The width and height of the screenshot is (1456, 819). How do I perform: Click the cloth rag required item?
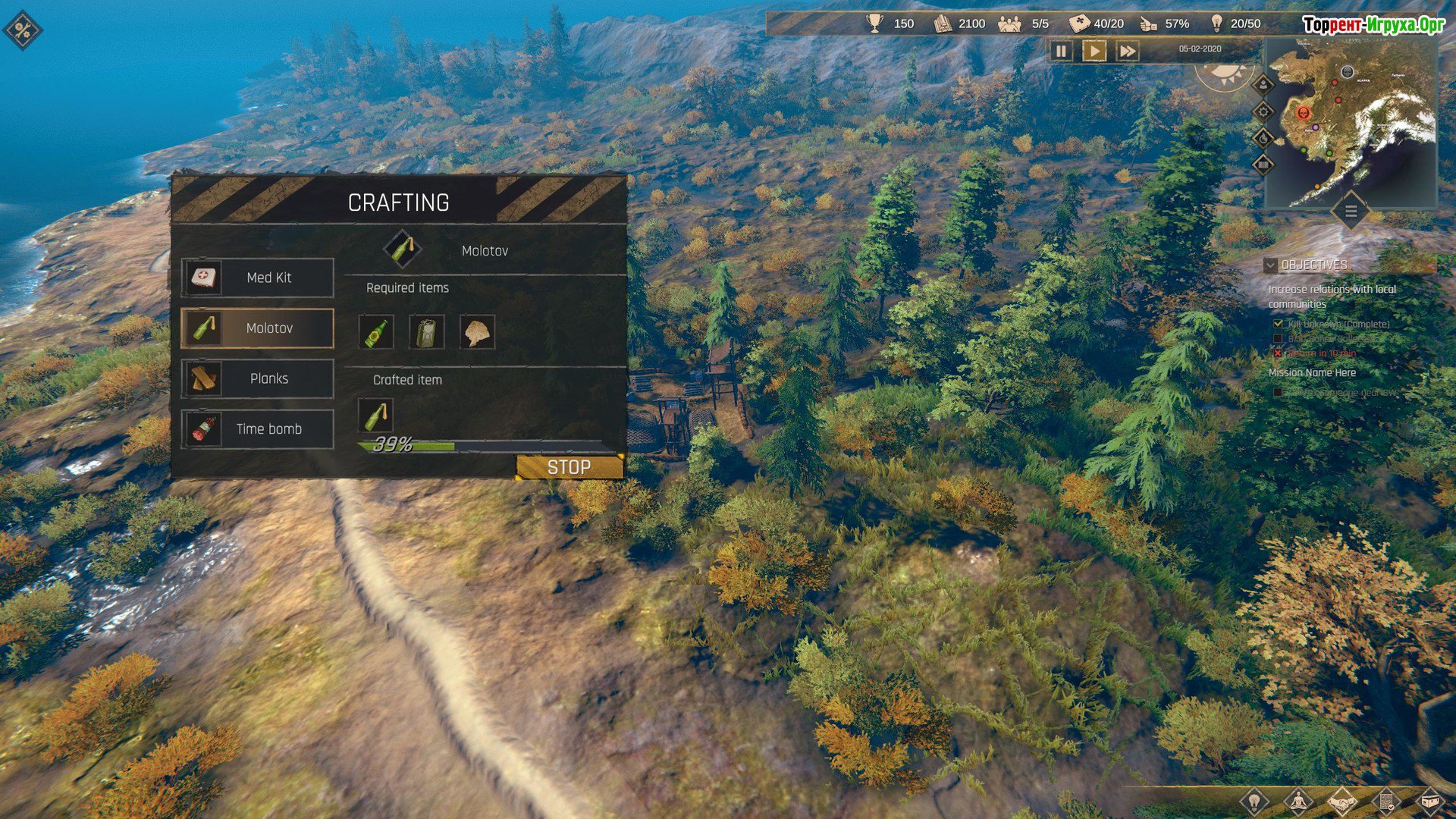tap(477, 333)
